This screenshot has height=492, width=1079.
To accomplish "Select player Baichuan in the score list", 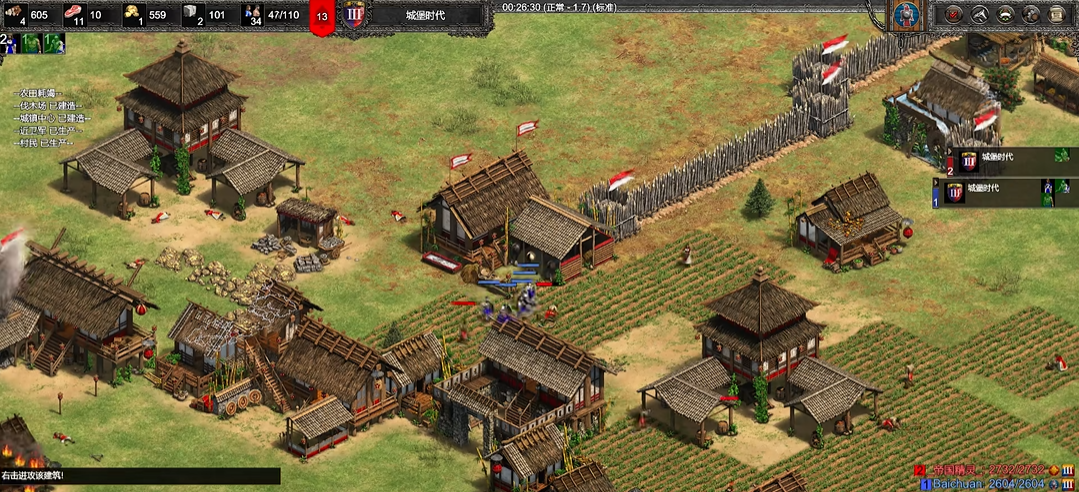I will click(x=957, y=484).
